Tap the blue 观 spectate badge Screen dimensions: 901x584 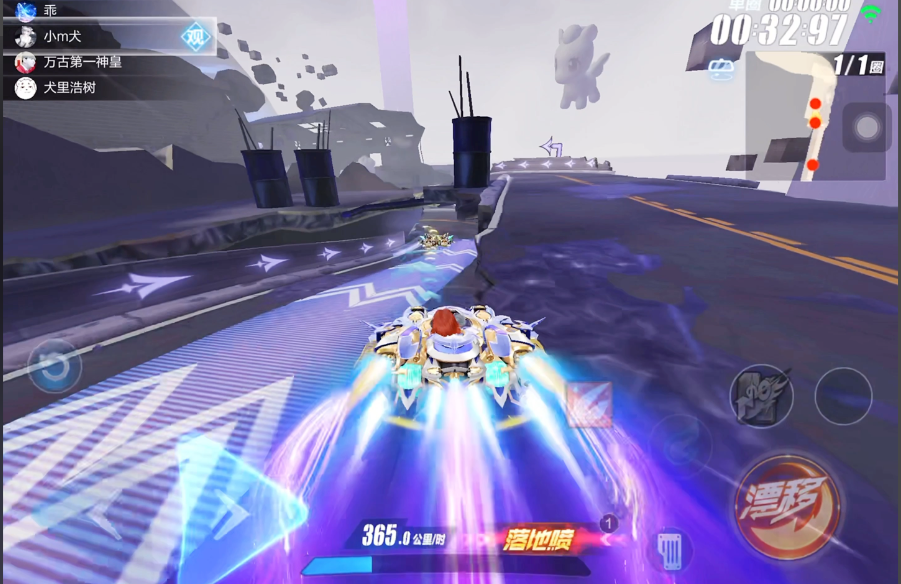(195, 38)
